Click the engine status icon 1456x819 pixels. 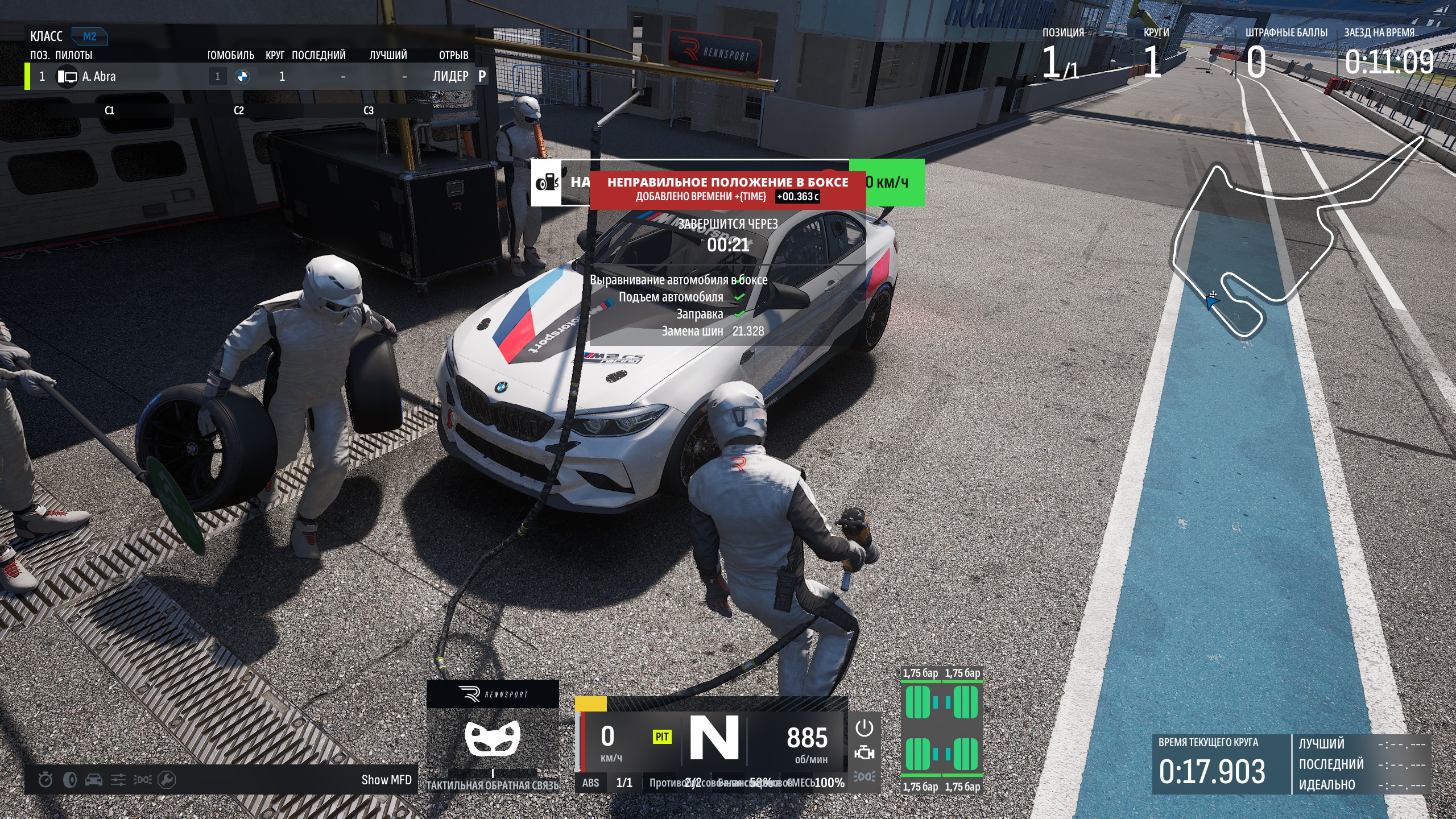click(864, 753)
